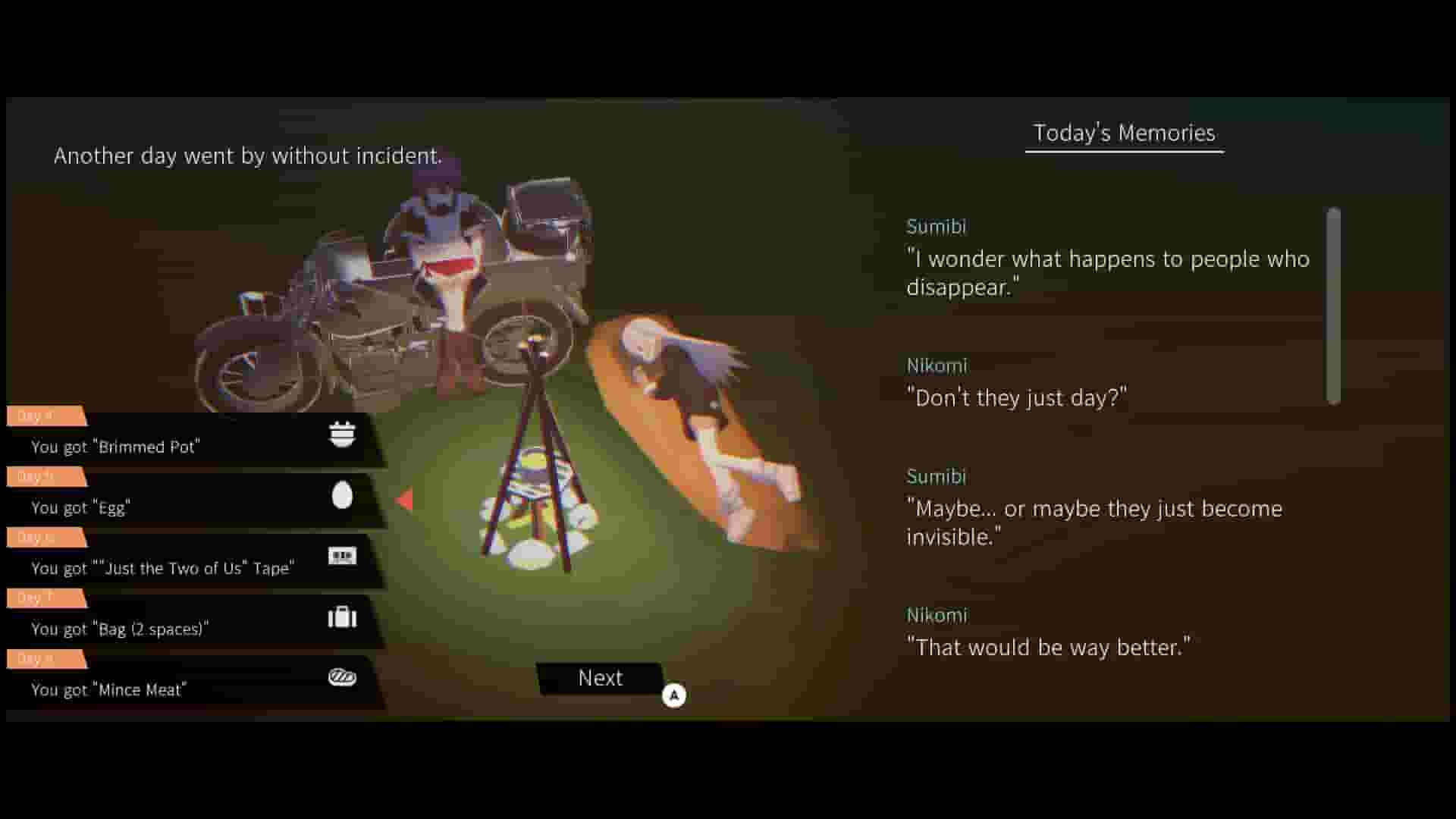Select the Egg item icon

[343, 495]
